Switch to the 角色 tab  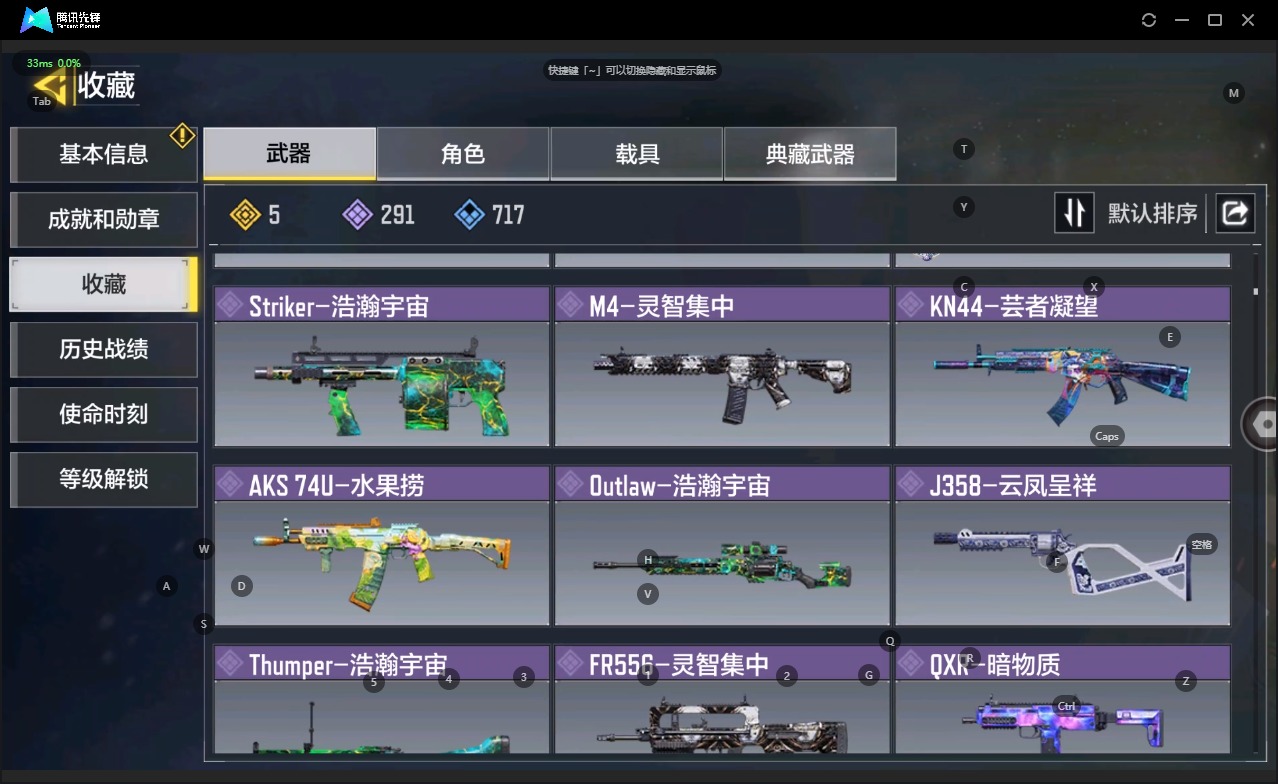pyautogui.click(x=463, y=154)
